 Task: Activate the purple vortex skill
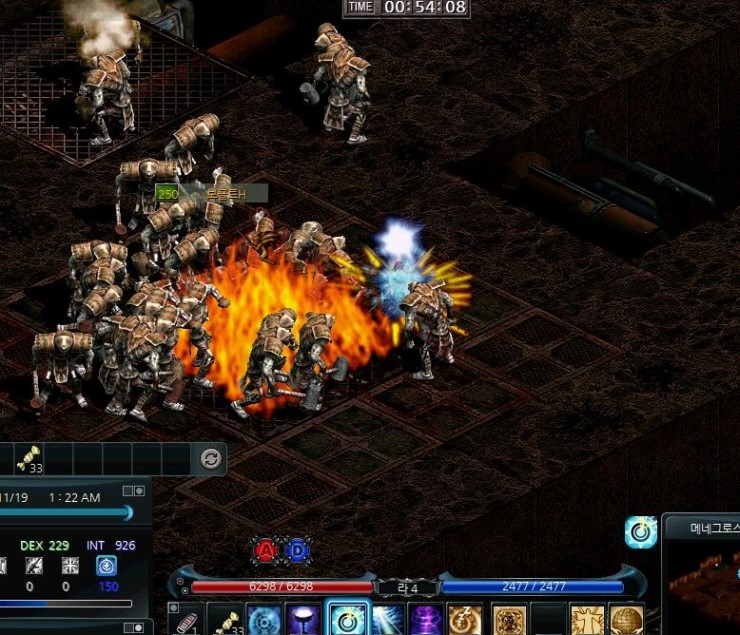(x=426, y=621)
